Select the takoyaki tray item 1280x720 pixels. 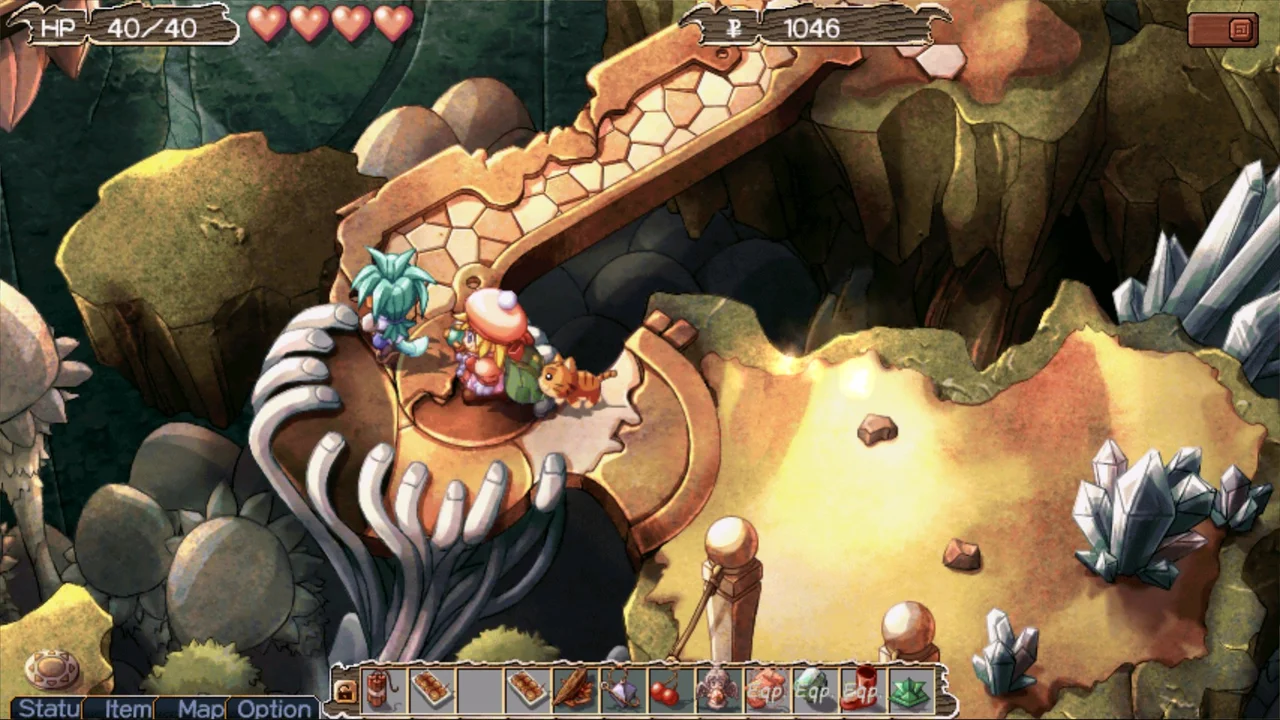point(430,690)
